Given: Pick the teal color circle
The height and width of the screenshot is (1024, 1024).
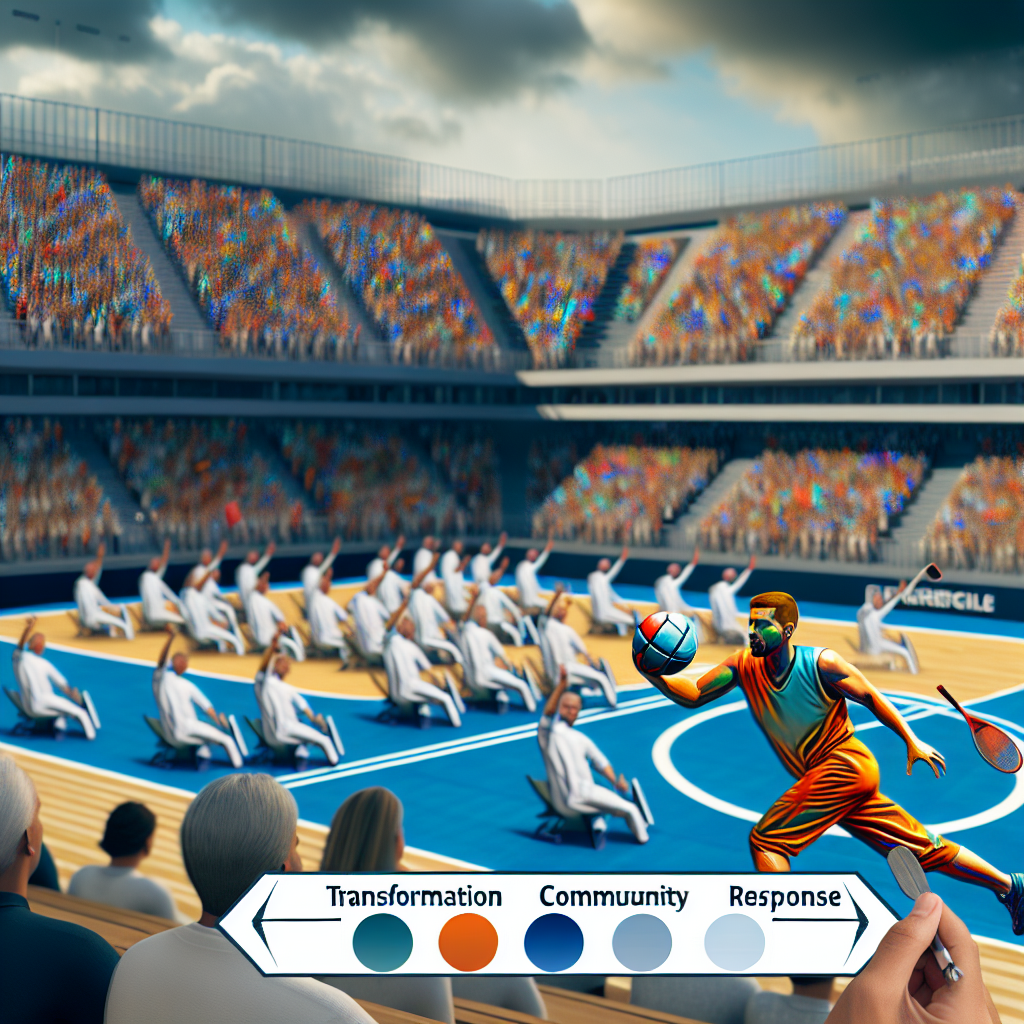Looking at the screenshot, I should point(383,942).
